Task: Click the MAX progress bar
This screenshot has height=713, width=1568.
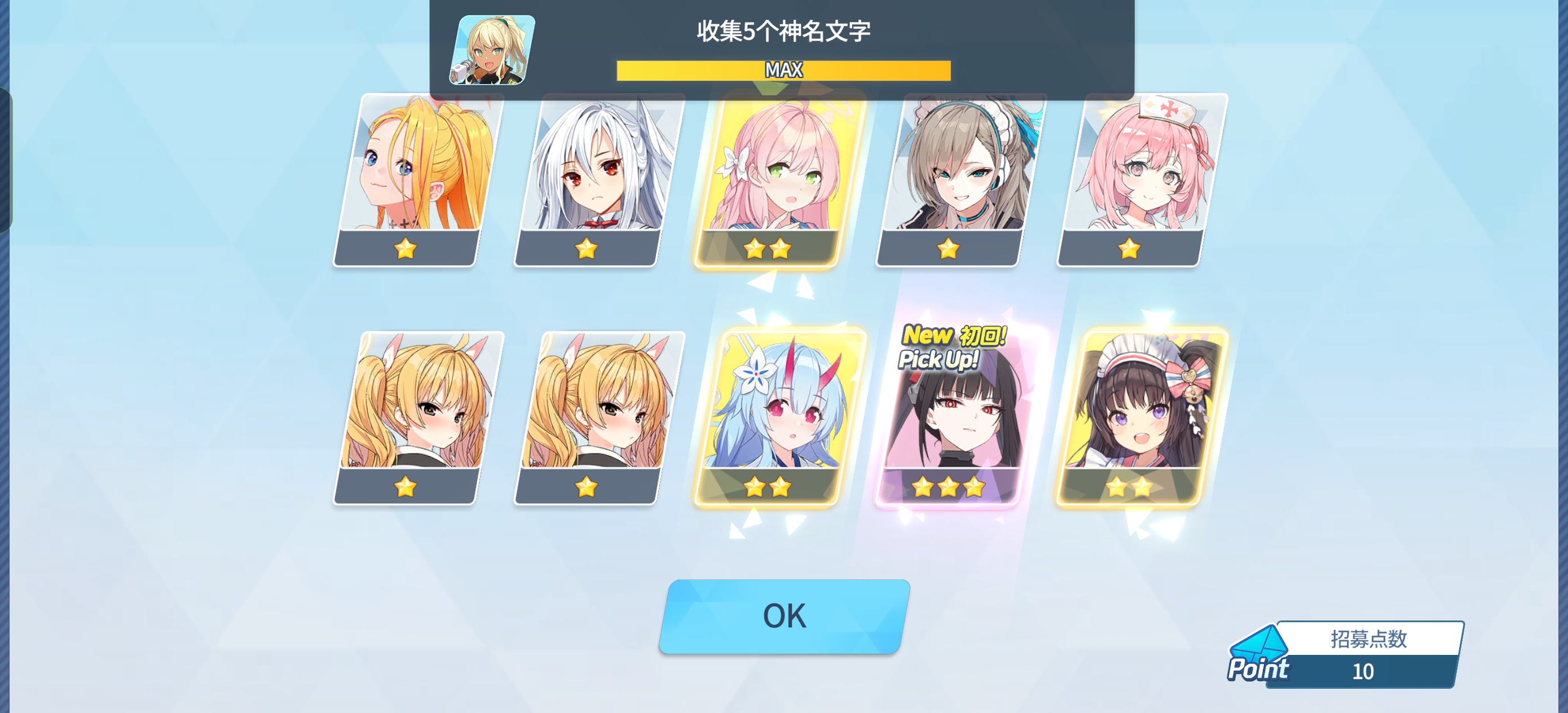Action: (x=783, y=69)
